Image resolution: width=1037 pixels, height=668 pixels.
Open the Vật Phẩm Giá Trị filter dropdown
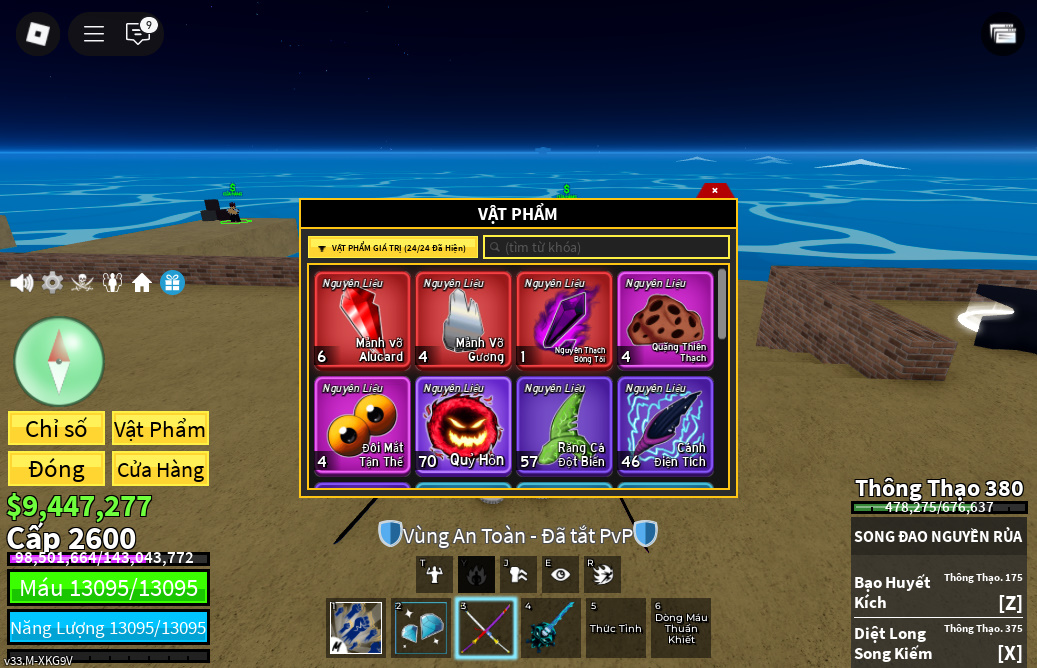[393, 248]
